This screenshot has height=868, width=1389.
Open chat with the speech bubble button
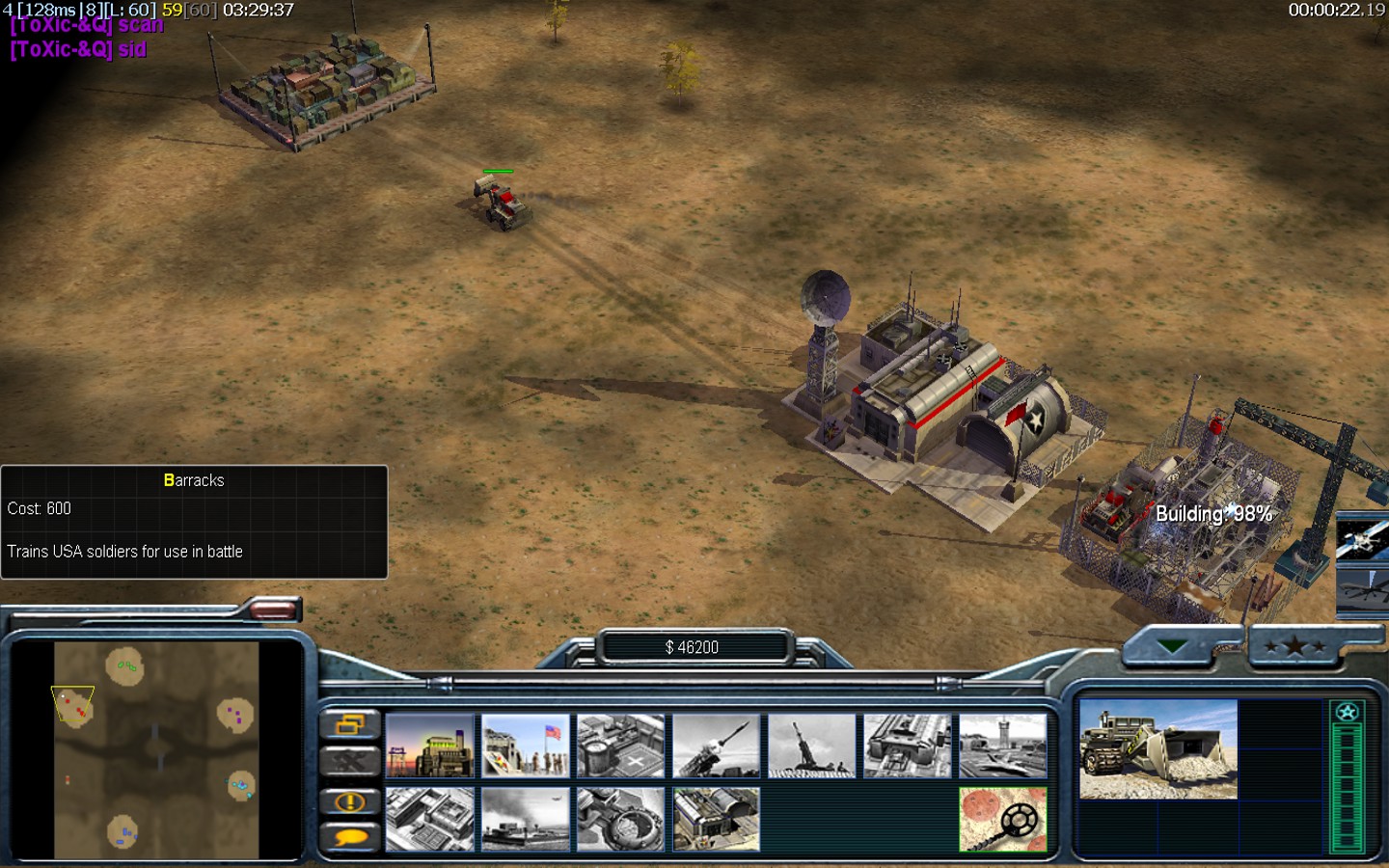tap(349, 837)
